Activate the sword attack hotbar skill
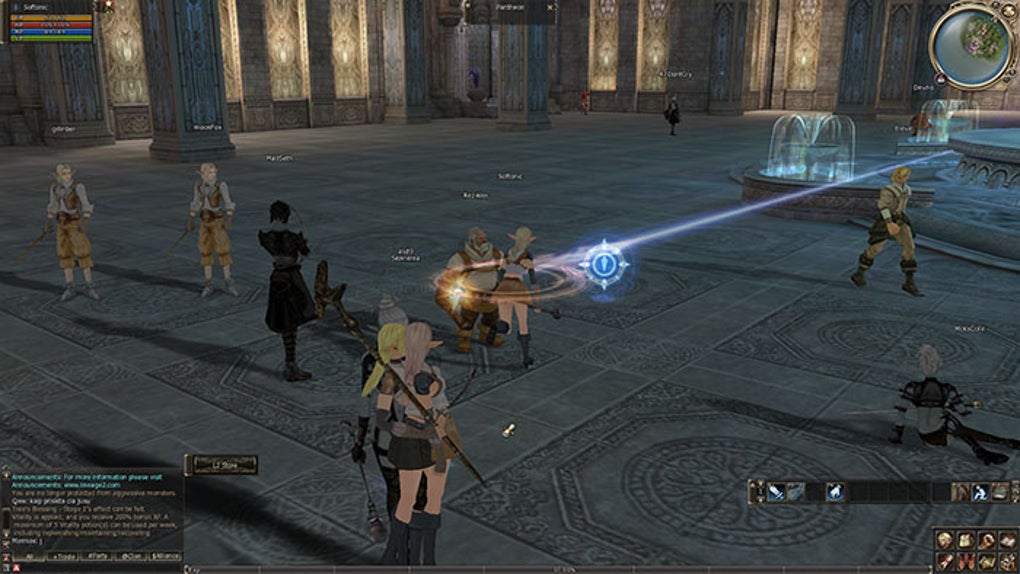This screenshot has width=1020, height=574. [776, 492]
